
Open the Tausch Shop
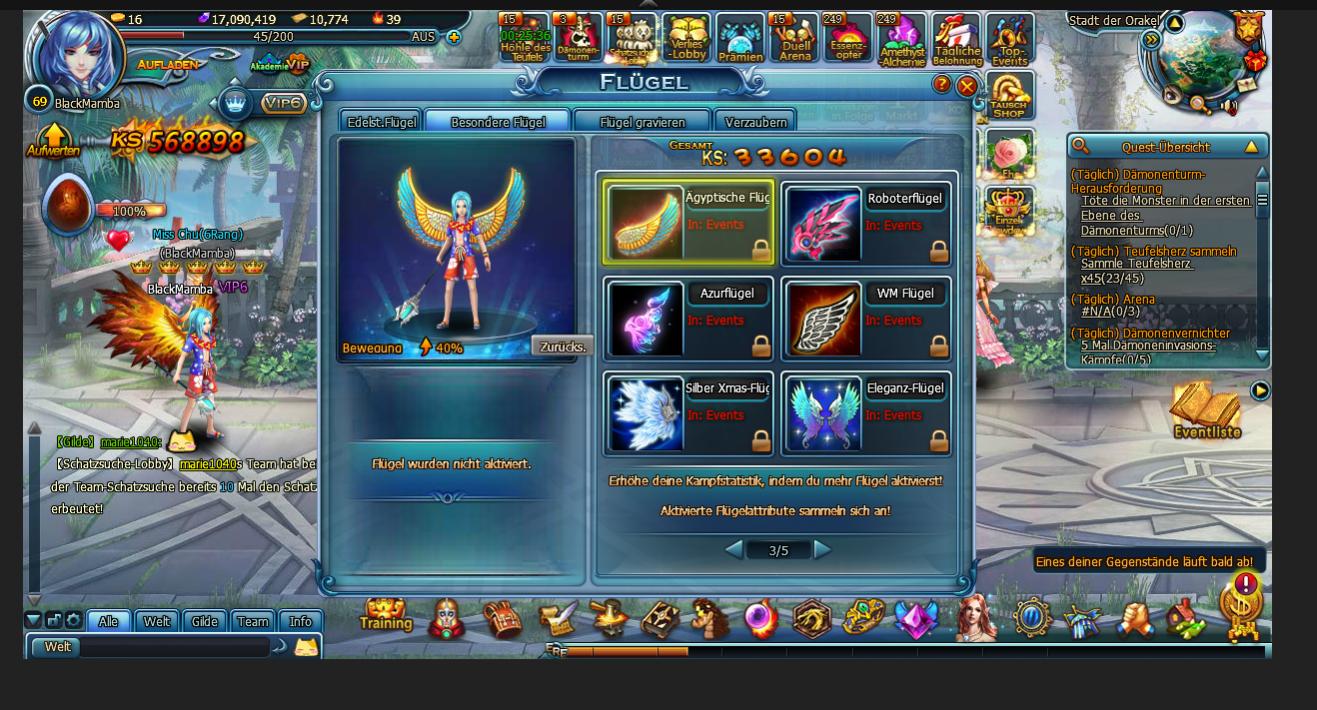(1008, 96)
